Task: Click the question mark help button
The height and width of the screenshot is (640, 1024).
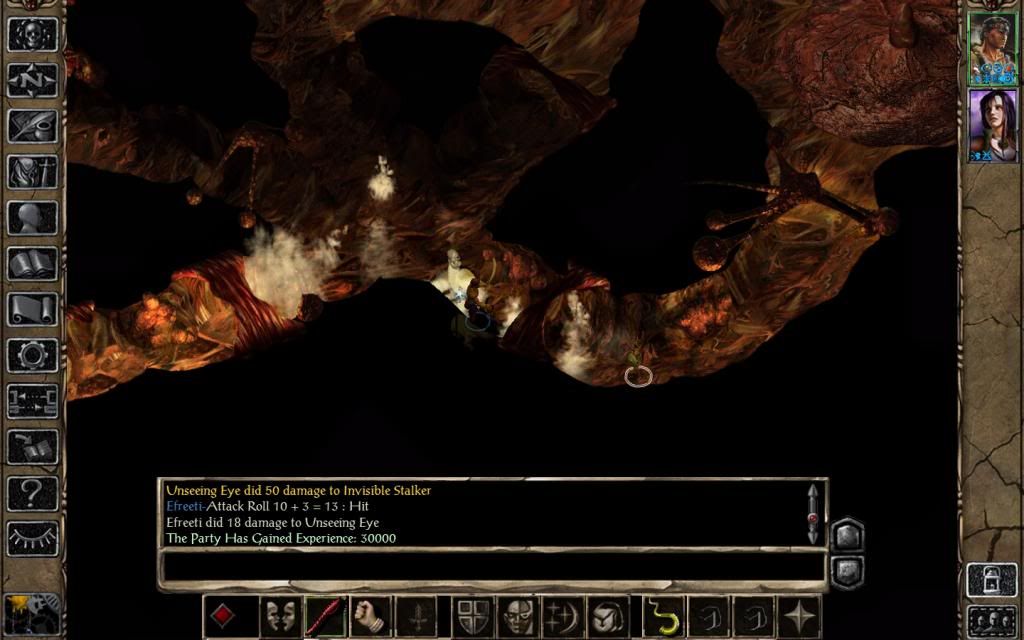Action: 32,492
